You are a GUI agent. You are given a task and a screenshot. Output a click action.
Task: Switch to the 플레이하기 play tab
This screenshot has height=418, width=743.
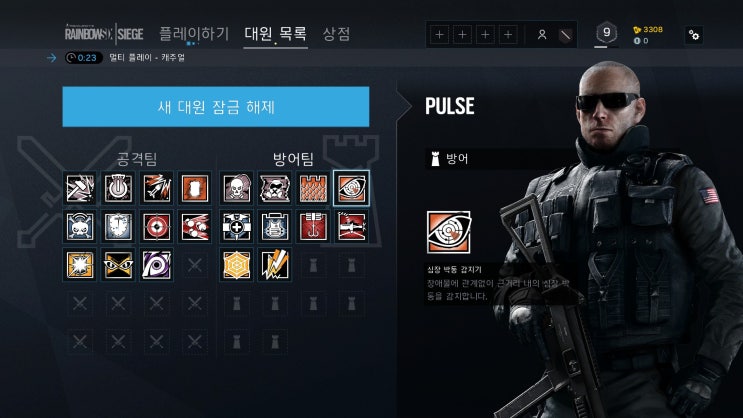194,34
